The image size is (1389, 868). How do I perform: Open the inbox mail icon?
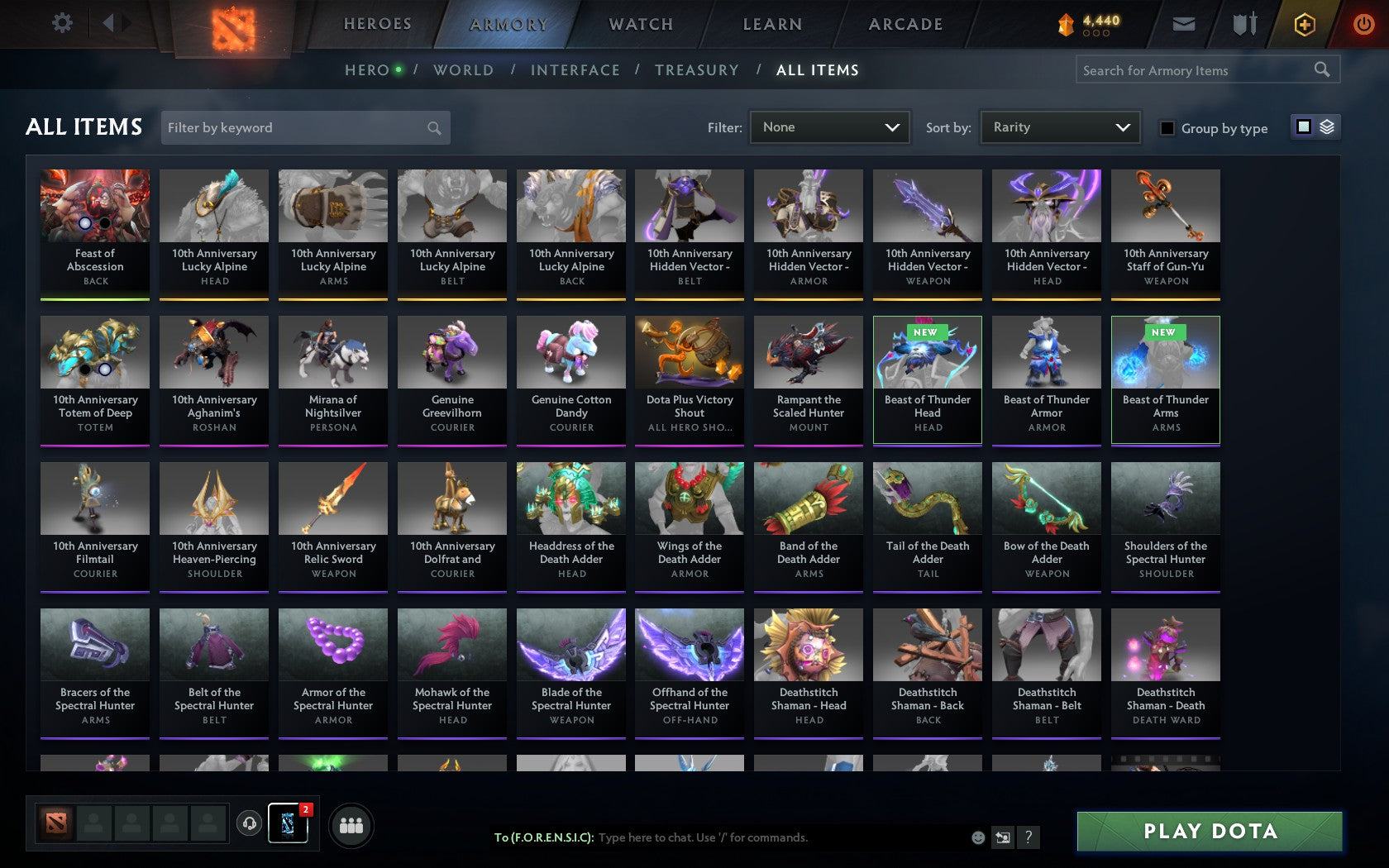point(1184,24)
